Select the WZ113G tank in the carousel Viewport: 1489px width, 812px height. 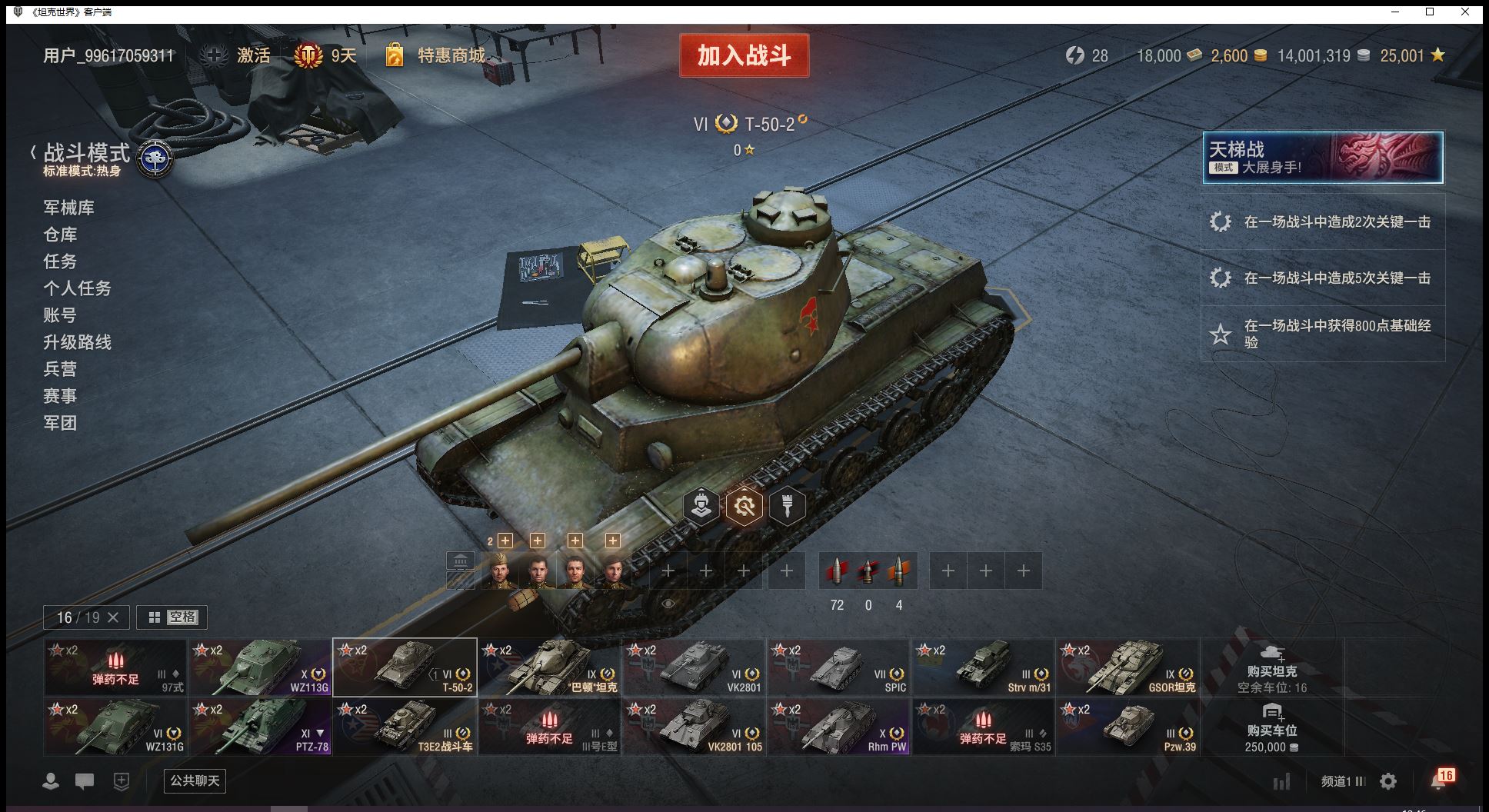[x=260, y=667]
